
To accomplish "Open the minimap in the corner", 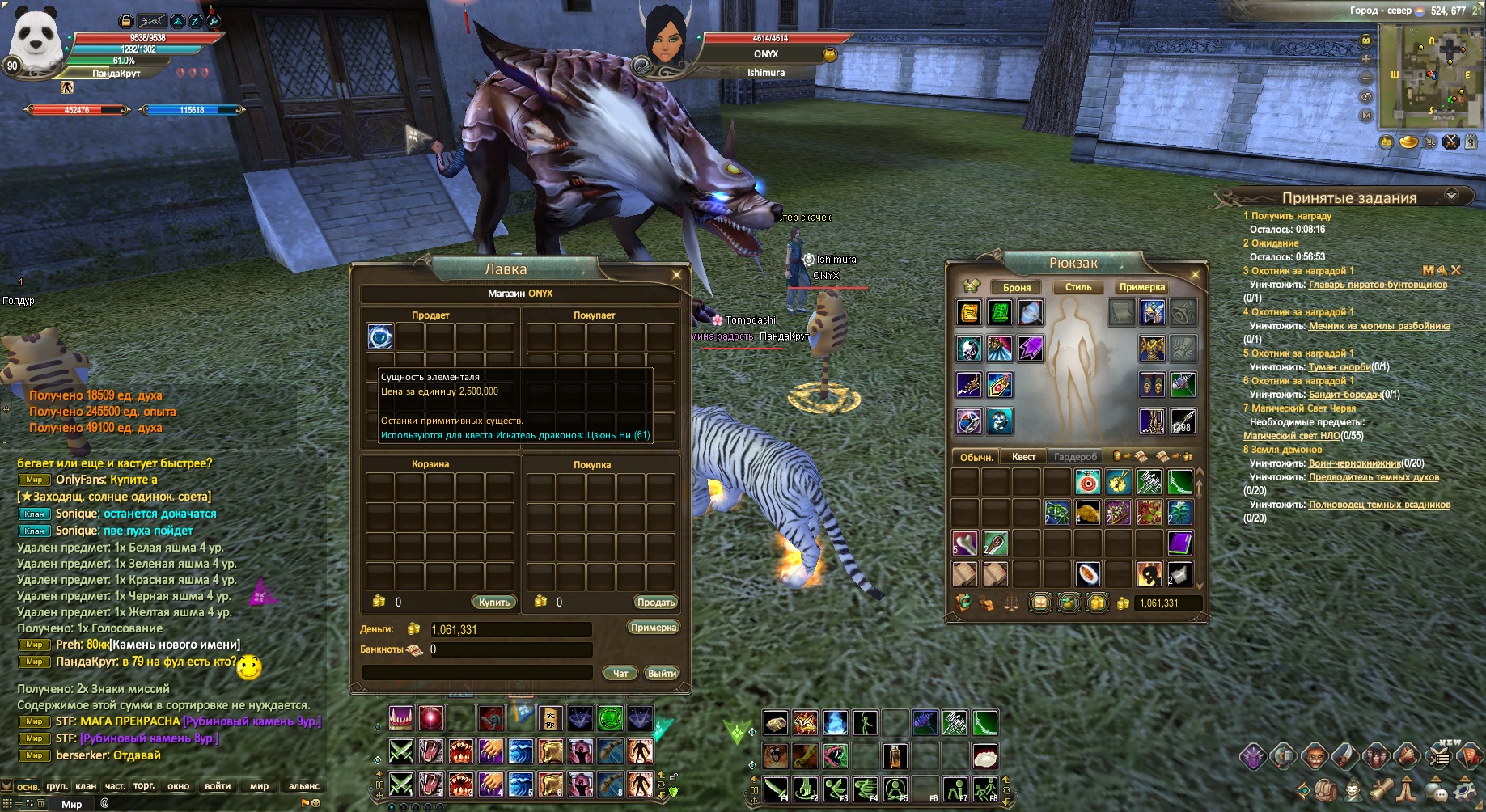I will 1429,74.
